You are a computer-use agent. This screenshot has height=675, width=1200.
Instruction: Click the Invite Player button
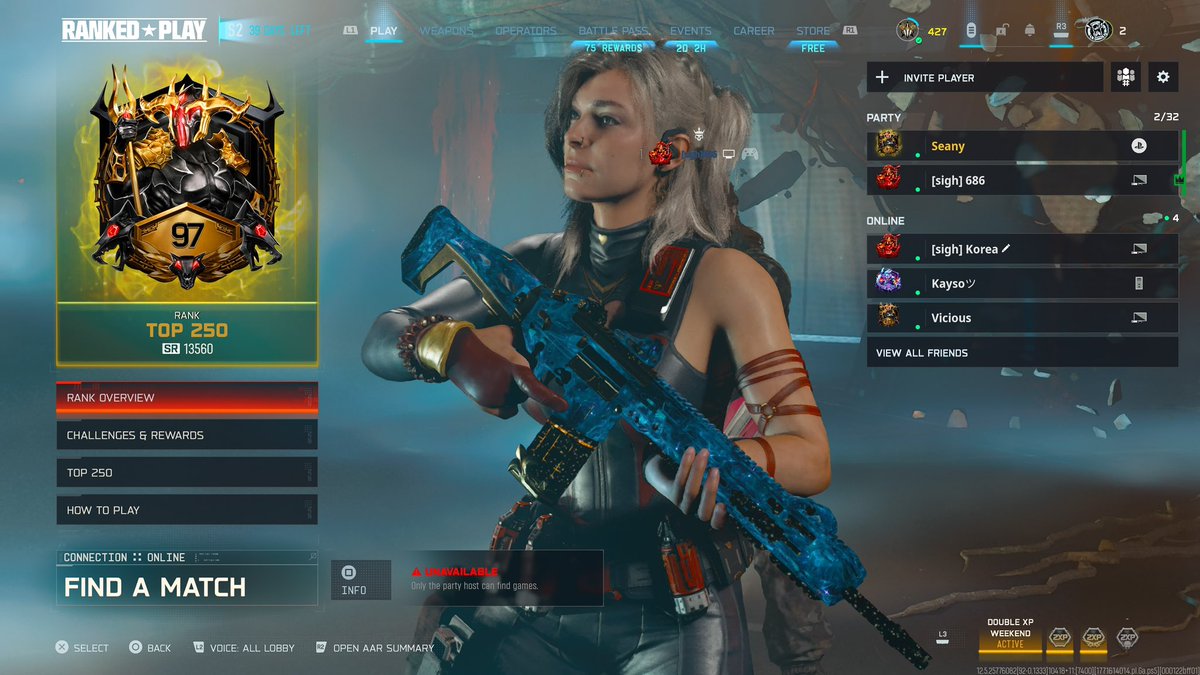pyautogui.click(x=985, y=77)
